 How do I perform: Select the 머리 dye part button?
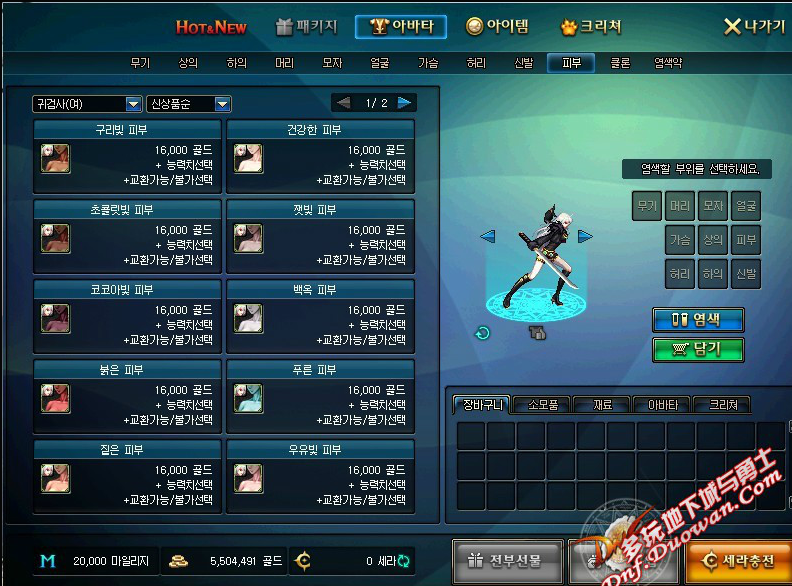tap(680, 207)
